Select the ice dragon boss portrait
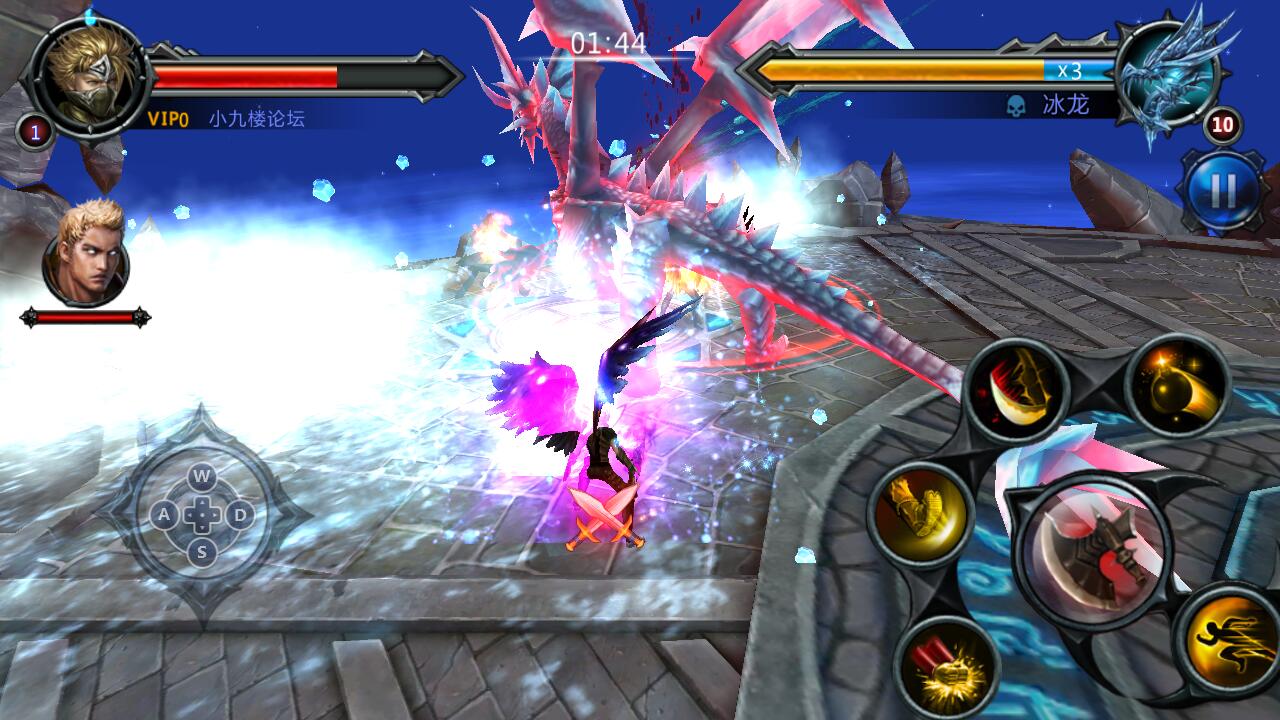Screen dimensions: 1280x720 (x=1167, y=76)
